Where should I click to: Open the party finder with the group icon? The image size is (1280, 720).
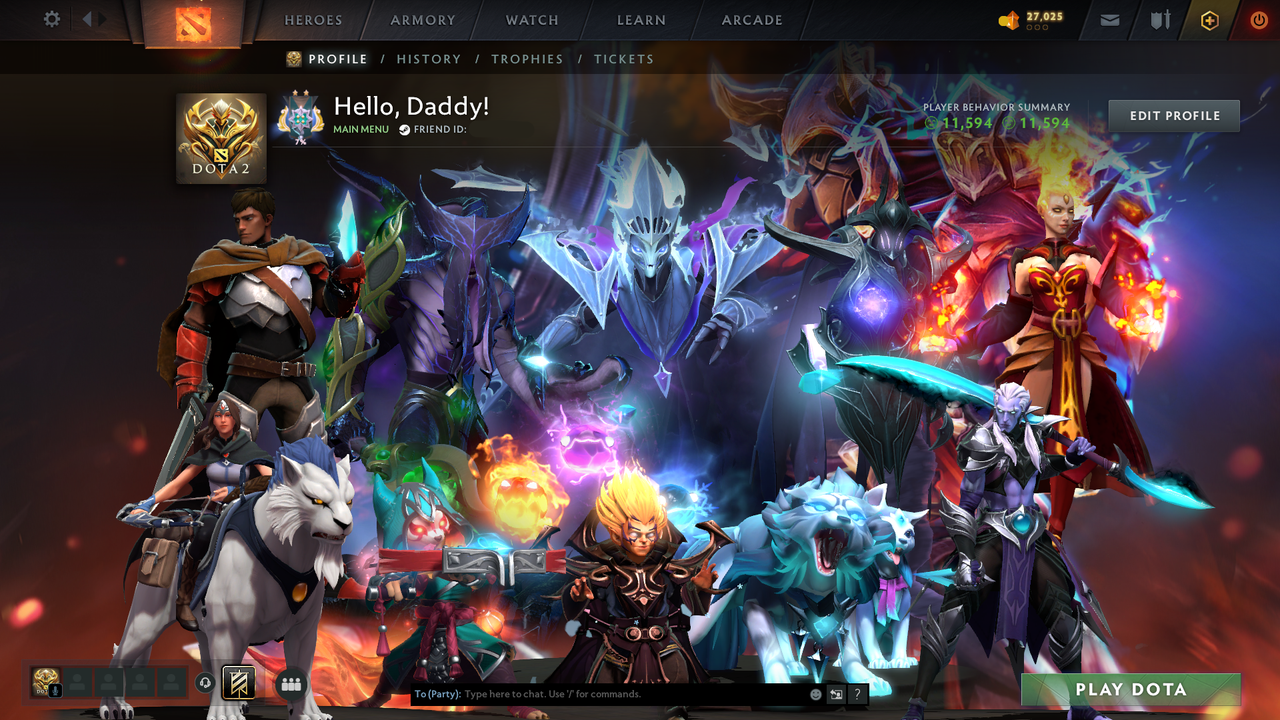point(291,683)
